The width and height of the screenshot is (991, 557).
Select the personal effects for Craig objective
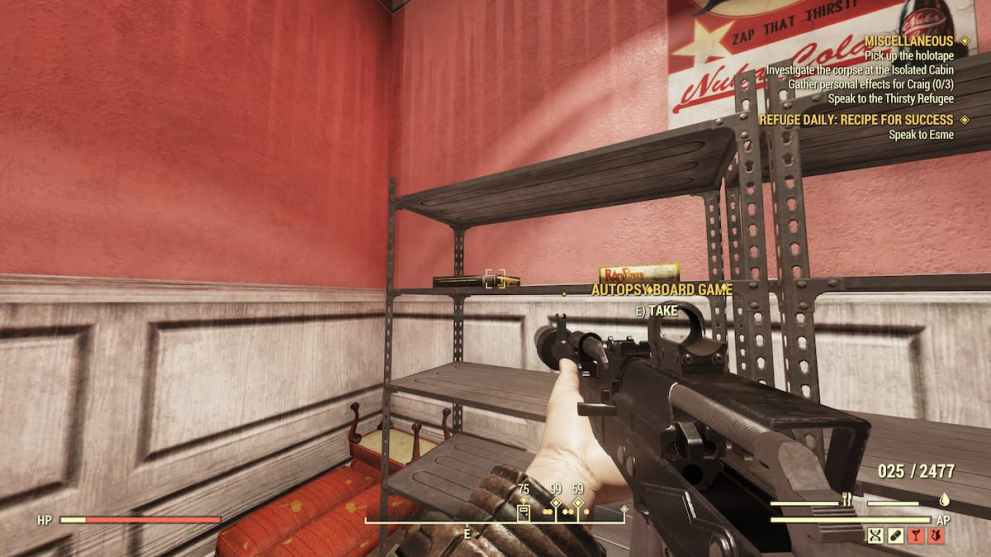pos(870,85)
